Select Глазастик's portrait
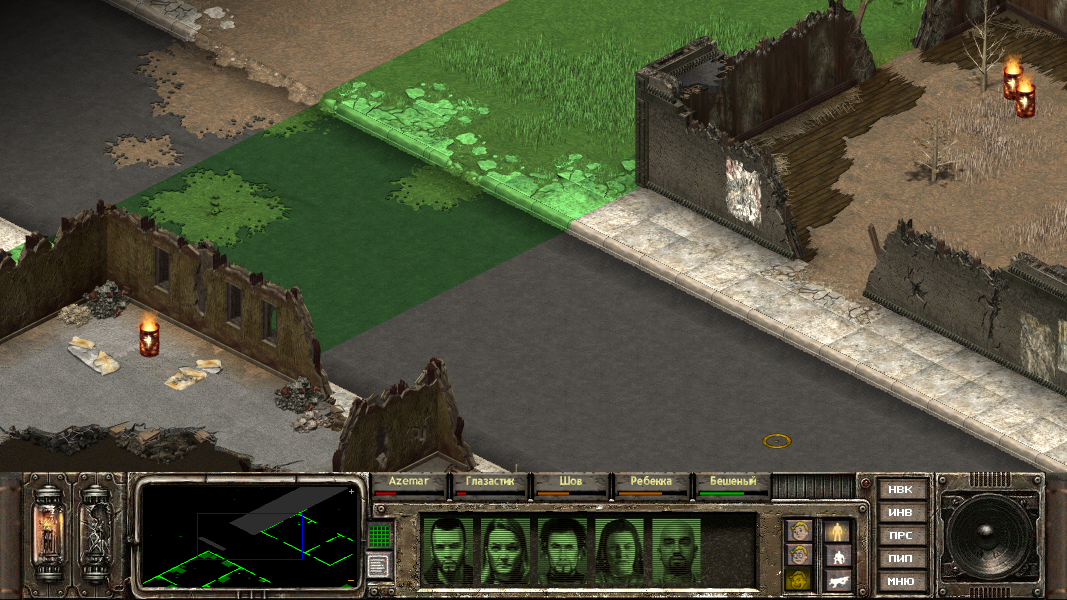This screenshot has height=600, width=1067. [x=505, y=549]
